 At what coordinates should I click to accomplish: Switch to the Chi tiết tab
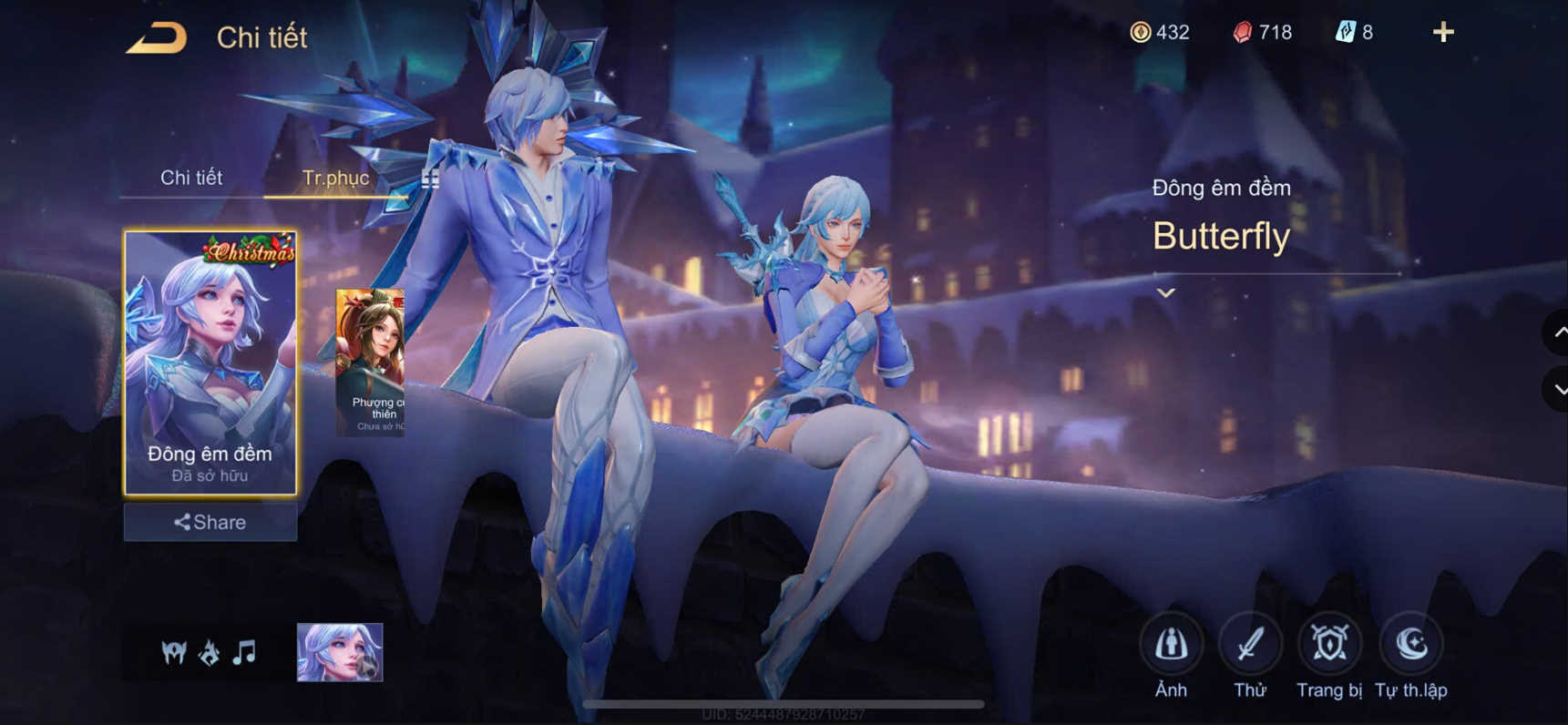pyautogui.click(x=192, y=179)
